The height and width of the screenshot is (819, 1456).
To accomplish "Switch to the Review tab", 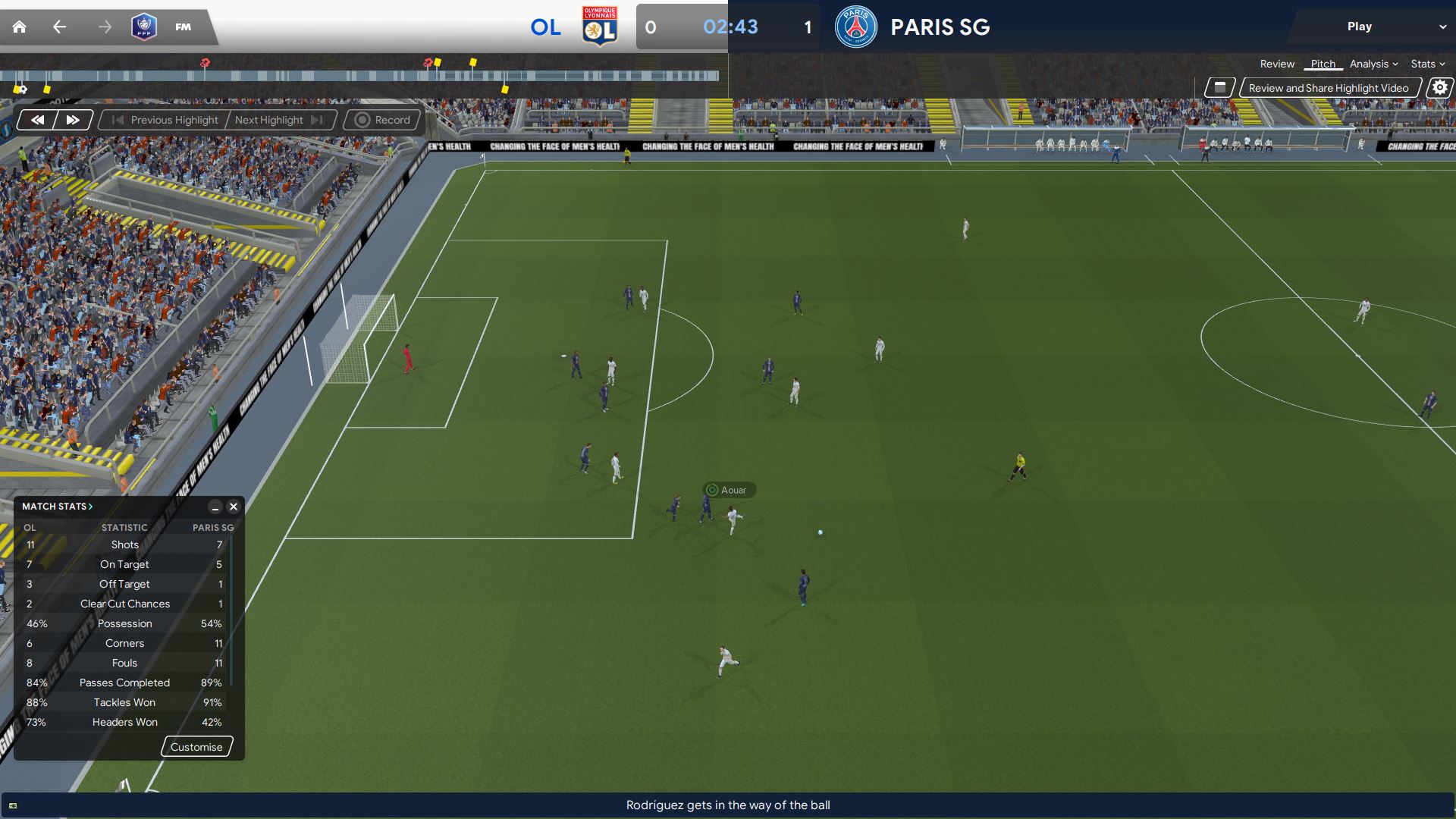I will (x=1277, y=64).
